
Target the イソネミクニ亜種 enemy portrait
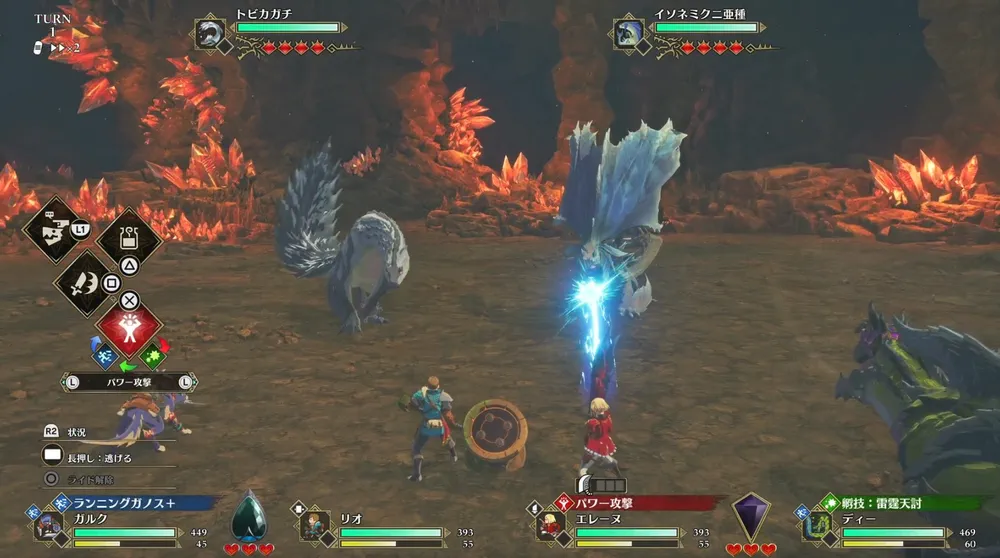tap(629, 33)
